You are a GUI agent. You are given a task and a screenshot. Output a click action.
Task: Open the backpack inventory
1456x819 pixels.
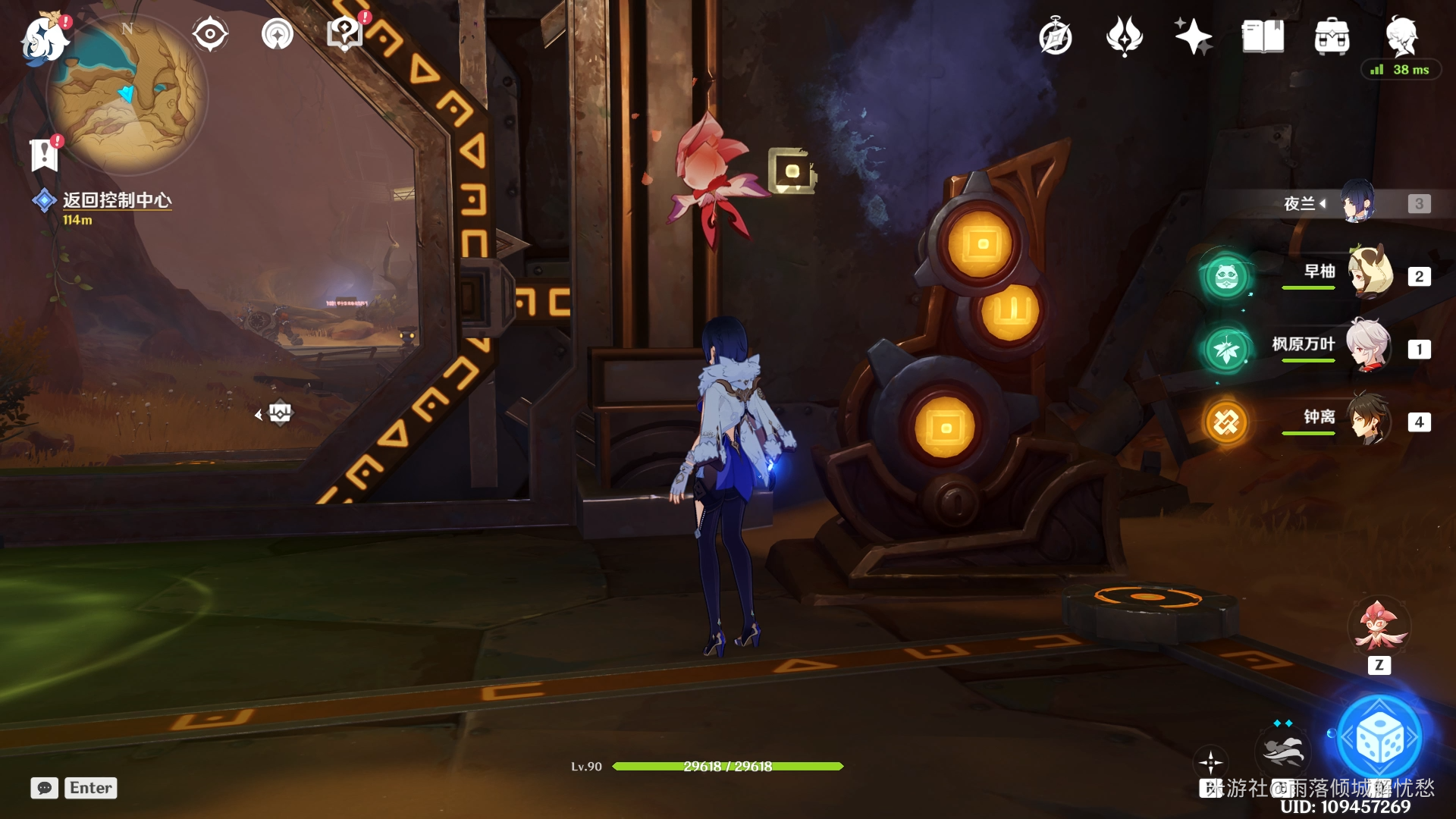(x=1332, y=36)
